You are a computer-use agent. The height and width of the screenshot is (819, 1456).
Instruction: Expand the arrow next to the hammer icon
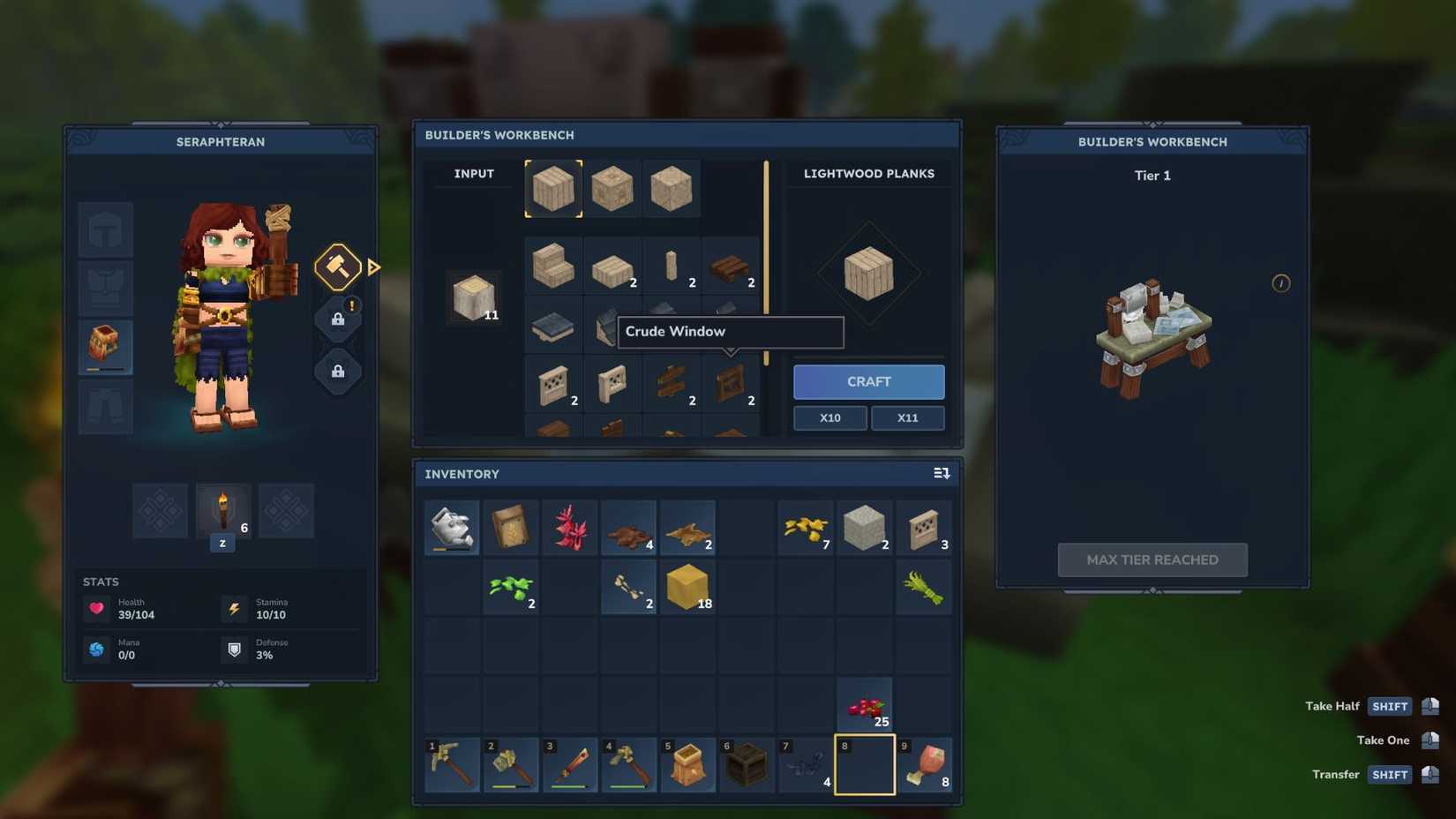click(x=374, y=266)
